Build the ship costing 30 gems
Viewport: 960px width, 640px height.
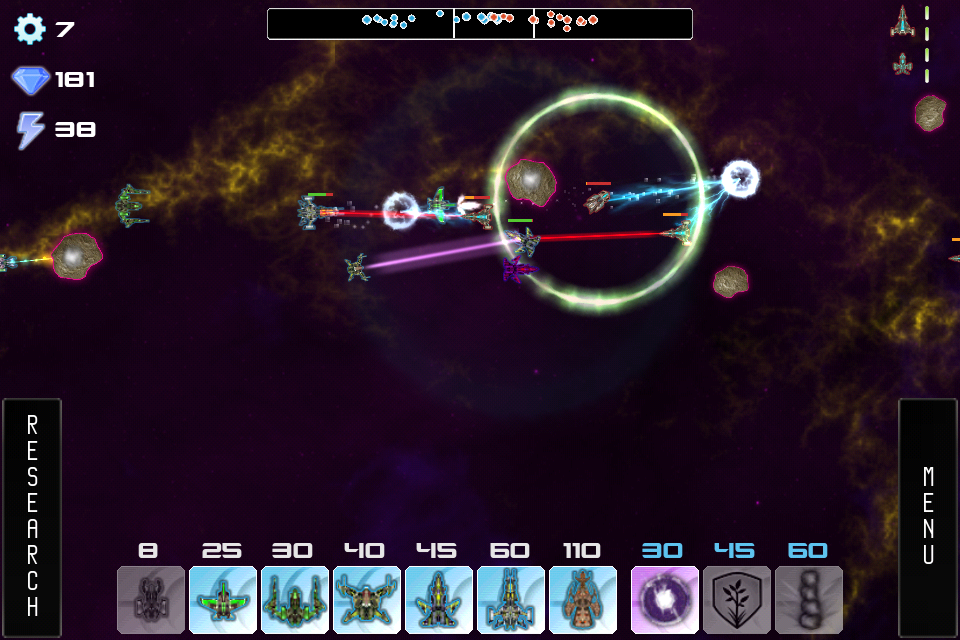pos(295,600)
